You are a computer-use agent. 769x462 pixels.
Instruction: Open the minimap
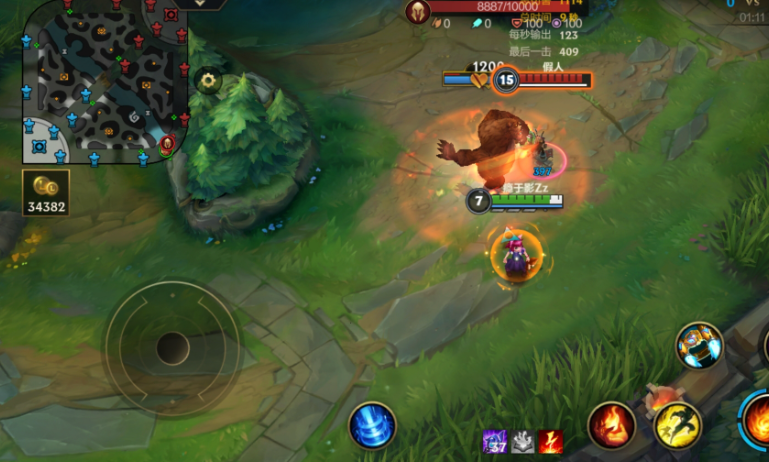[105, 80]
